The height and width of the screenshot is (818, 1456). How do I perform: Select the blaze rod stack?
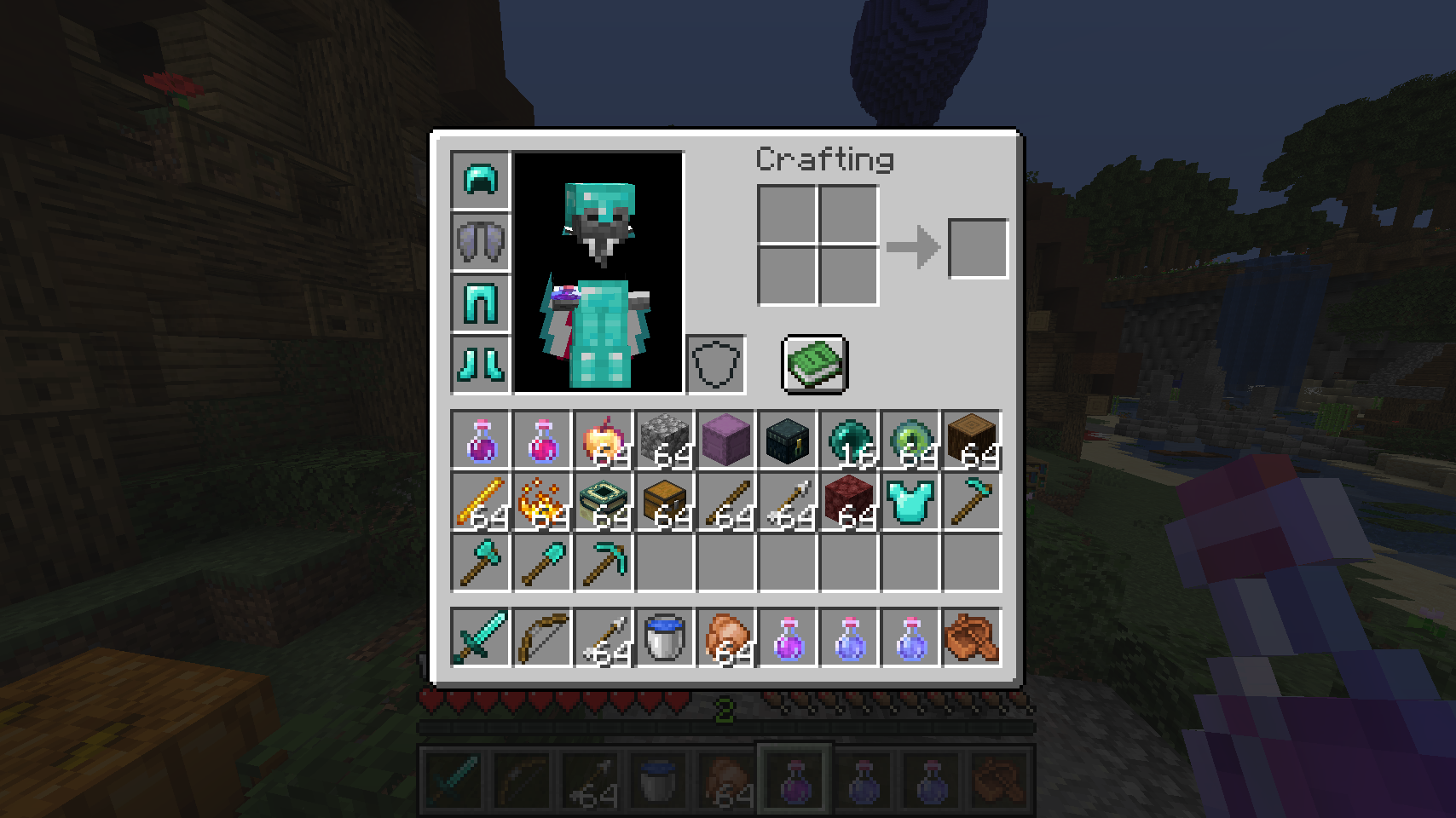[x=480, y=502]
